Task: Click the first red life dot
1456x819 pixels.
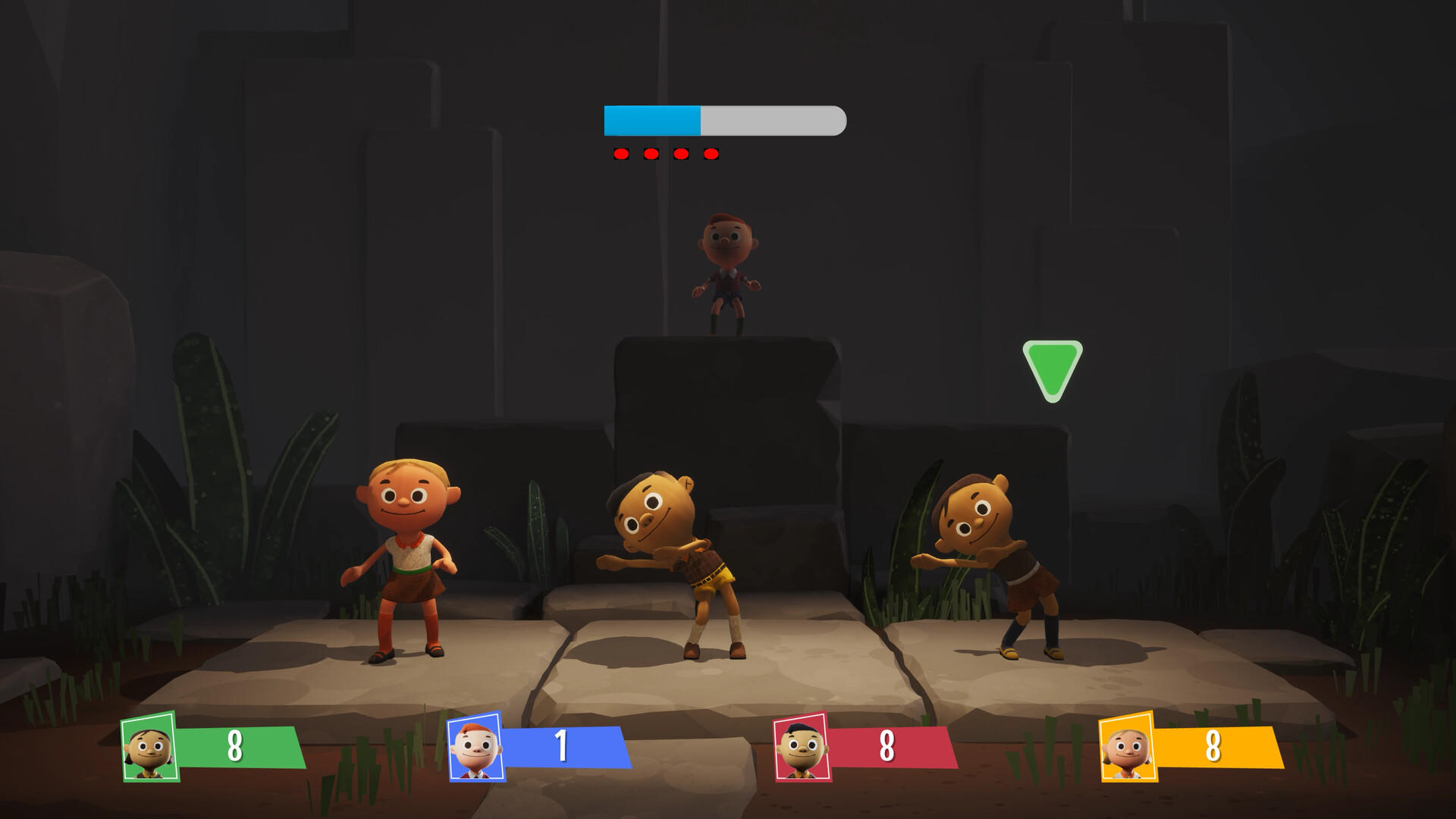Action: (x=620, y=153)
